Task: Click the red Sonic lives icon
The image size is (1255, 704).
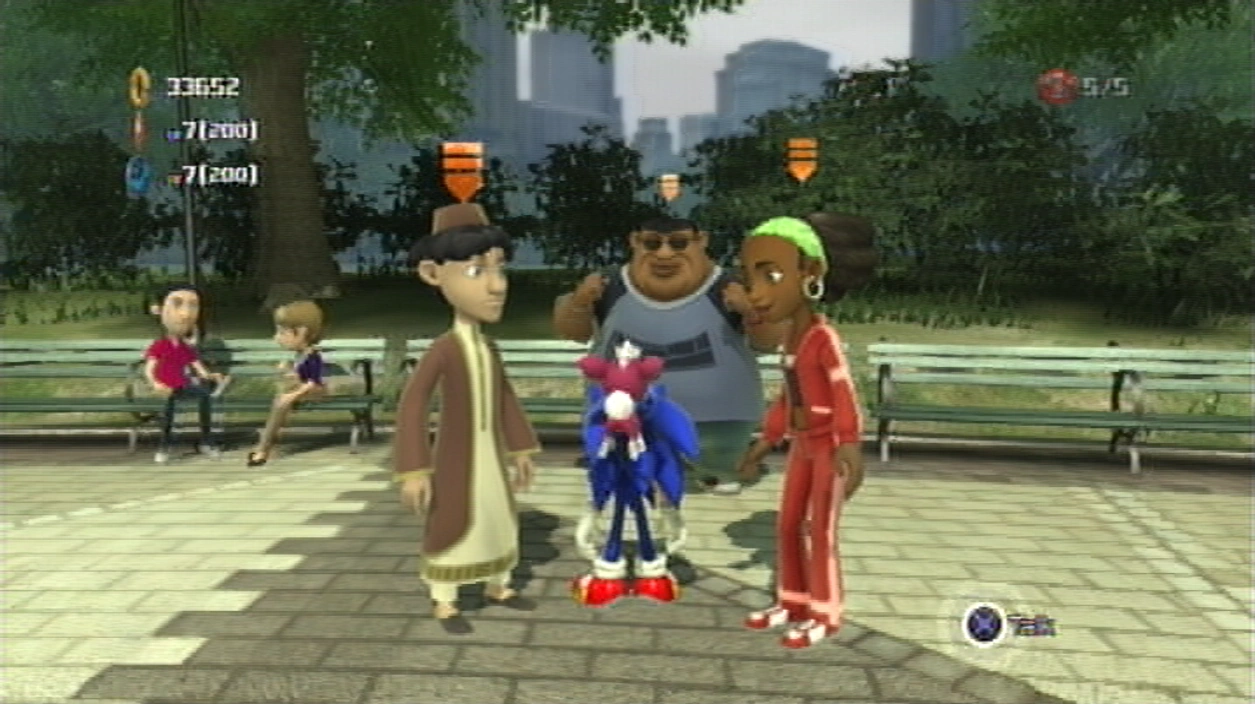Action: (x=1055, y=87)
